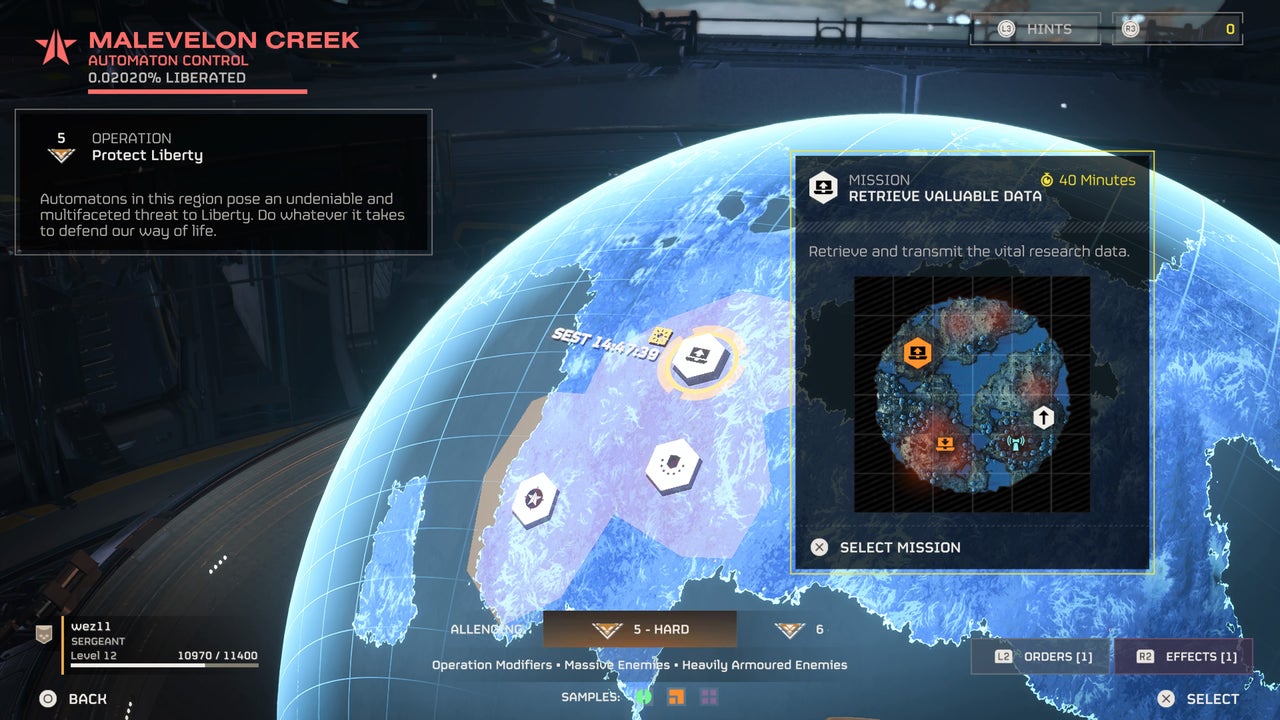
Task: Click the white extraction arrow marker
Action: (1043, 416)
